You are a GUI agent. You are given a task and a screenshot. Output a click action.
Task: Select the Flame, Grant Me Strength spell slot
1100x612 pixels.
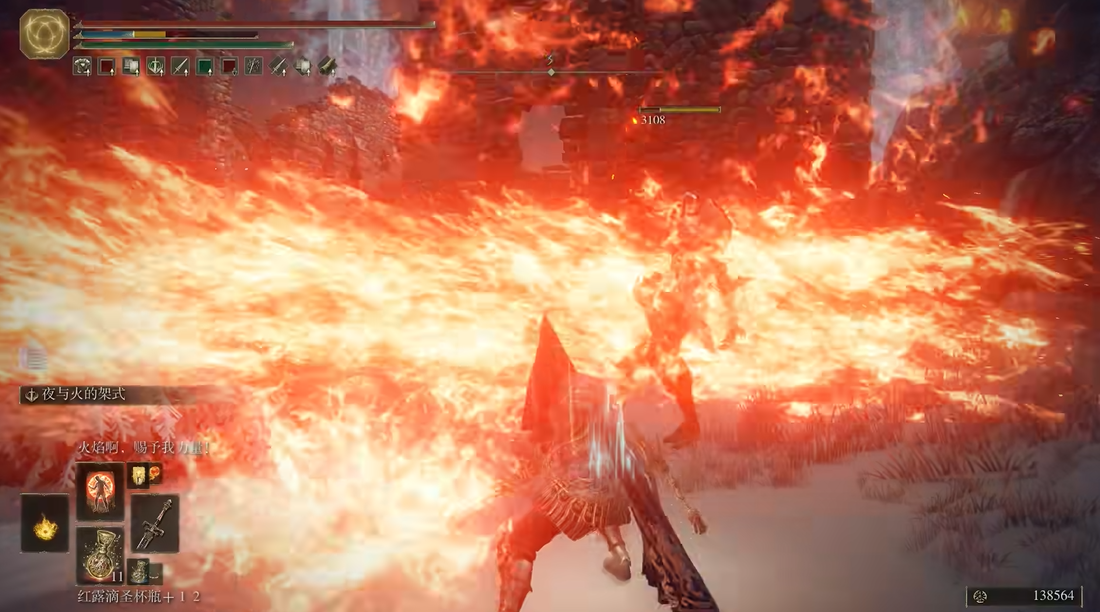[x=100, y=489]
